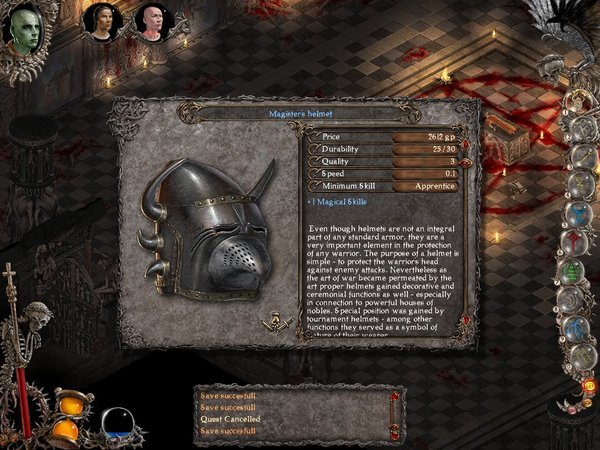Viewport: 600px width, 450px height.
Task: Click the orange hourglass icon
Action: click(x=66, y=416)
